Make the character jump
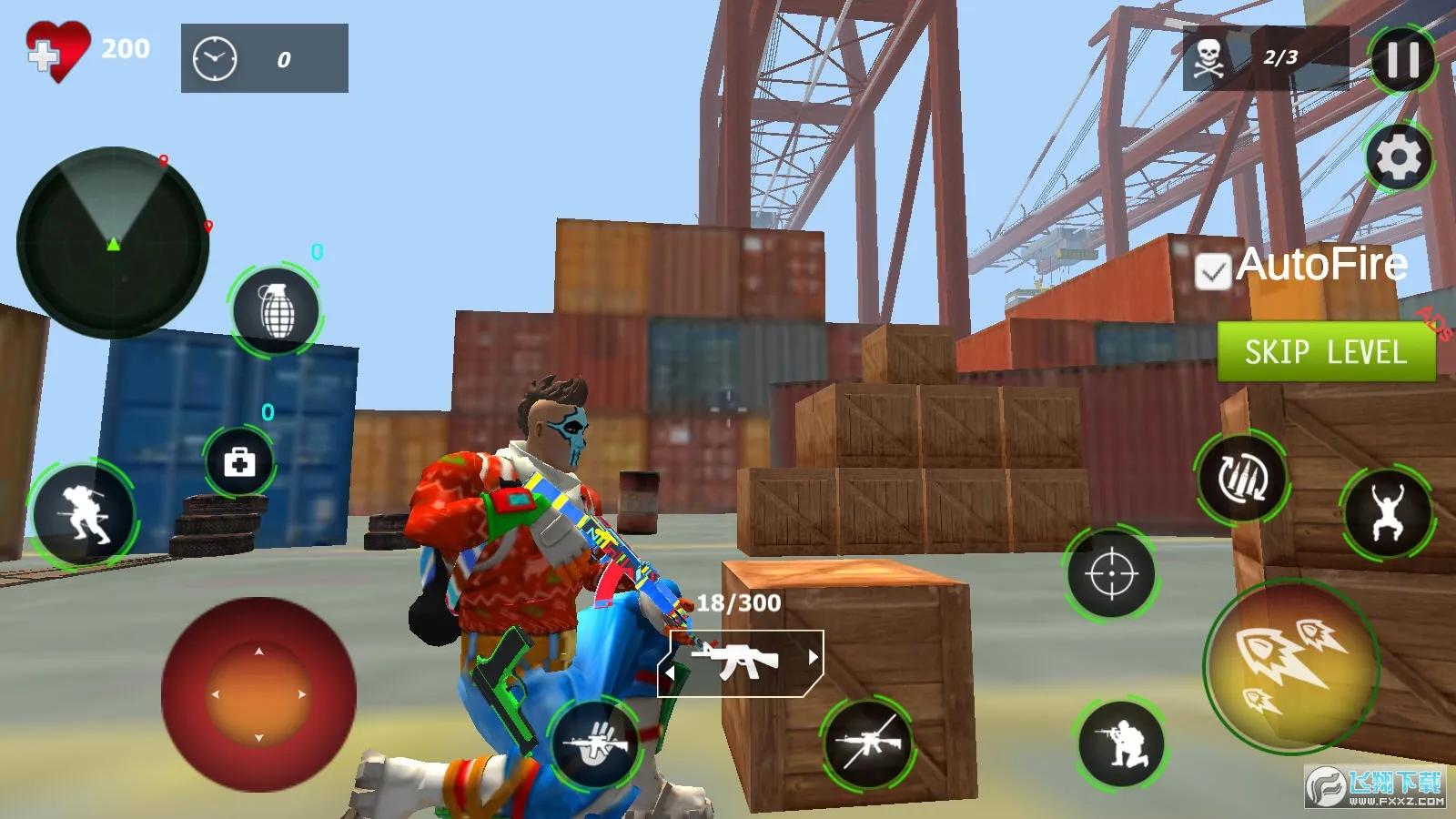Image resolution: width=1456 pixels, height=819 pixels. 1387,514
